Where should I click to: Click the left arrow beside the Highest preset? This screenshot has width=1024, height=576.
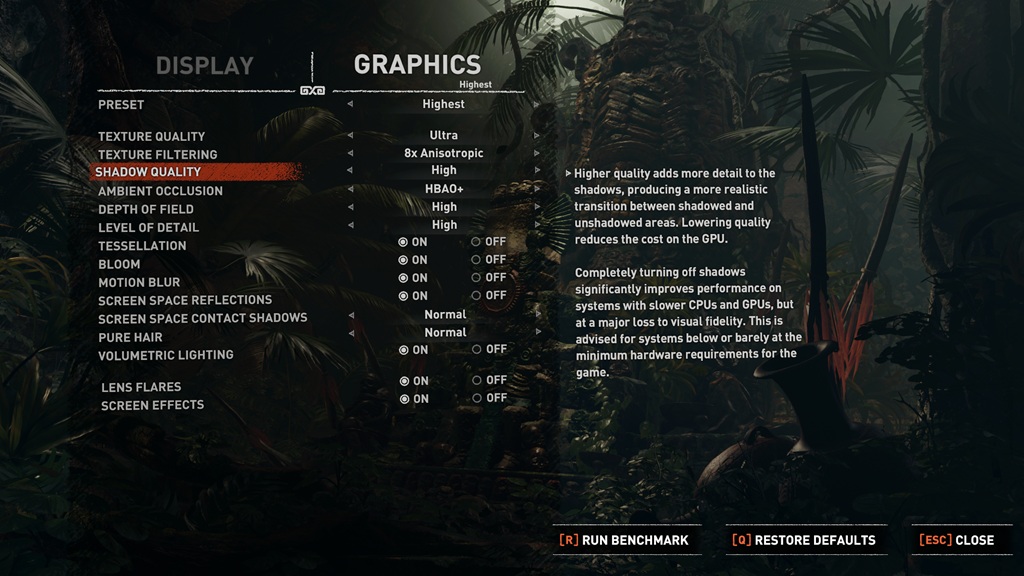click(x=350, y=104)
